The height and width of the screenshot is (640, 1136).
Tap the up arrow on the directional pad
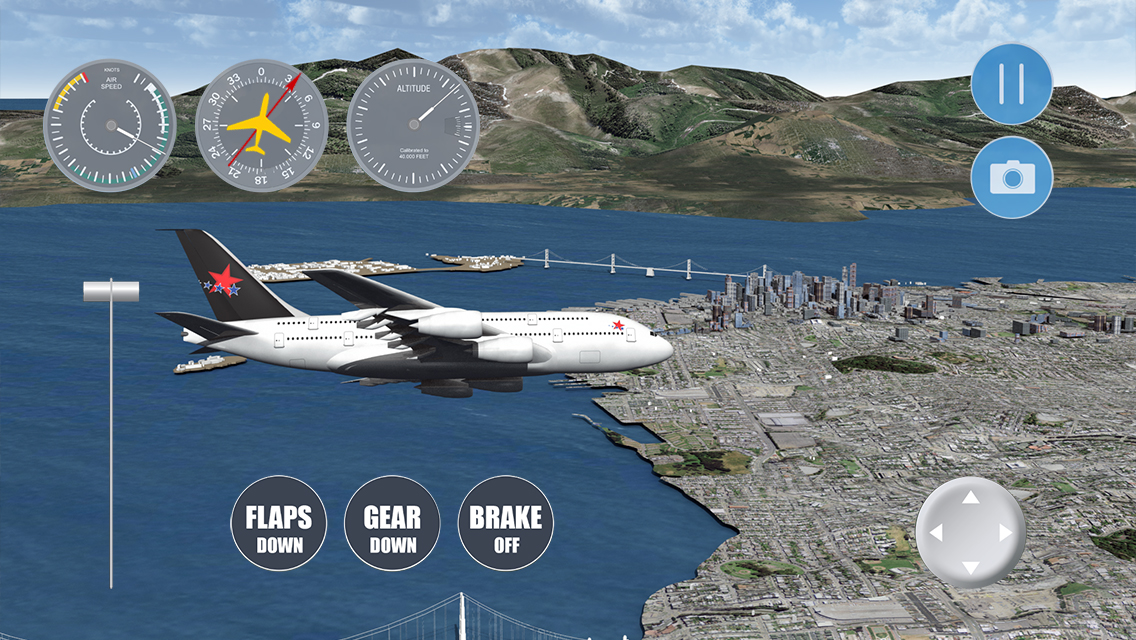(970, 497)
